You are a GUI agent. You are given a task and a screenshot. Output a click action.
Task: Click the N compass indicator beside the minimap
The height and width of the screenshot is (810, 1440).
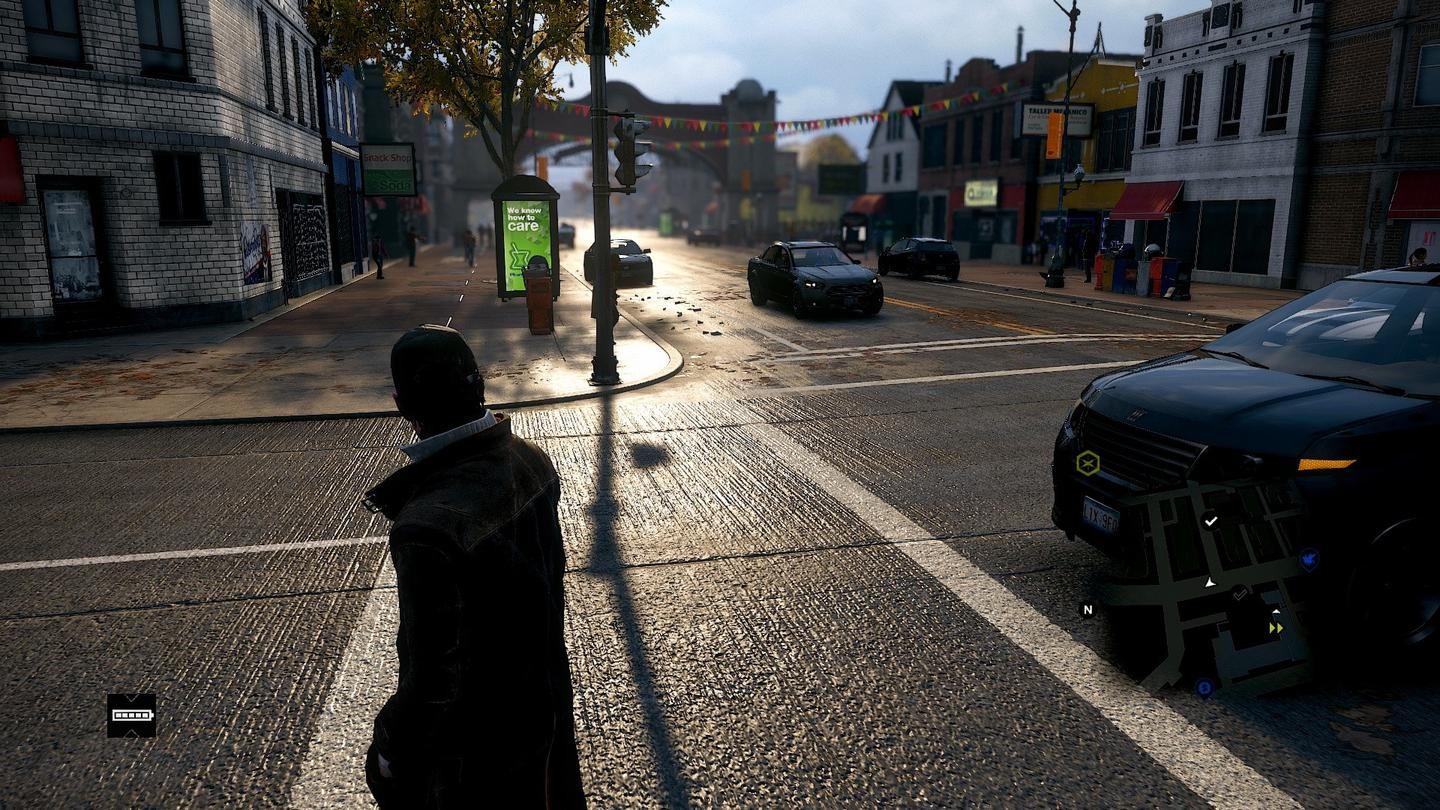click(1088, 610)
